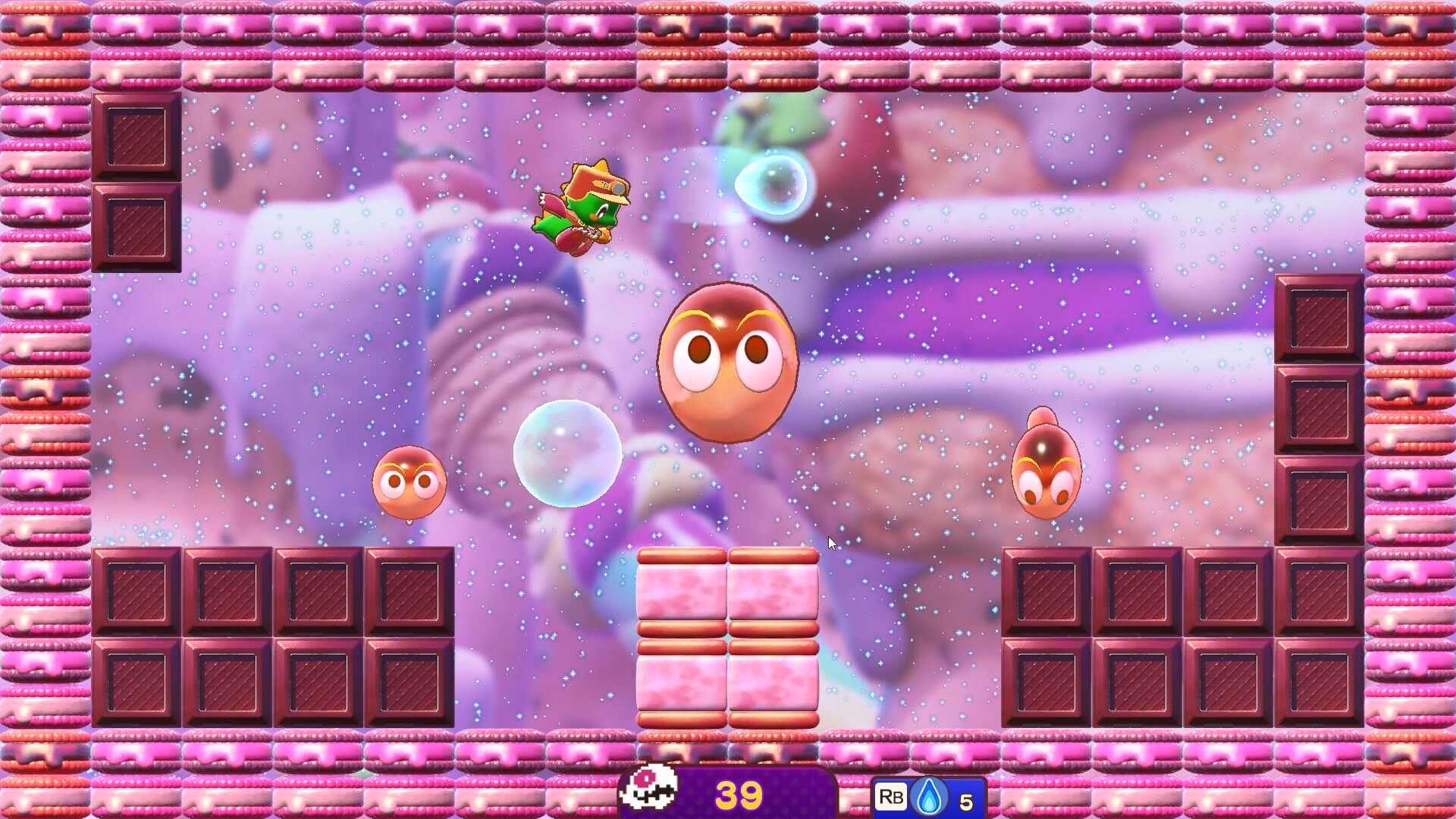Screen dimensions: 1456x819
Task: Click the left chocolate platform row
Action: 273,637
